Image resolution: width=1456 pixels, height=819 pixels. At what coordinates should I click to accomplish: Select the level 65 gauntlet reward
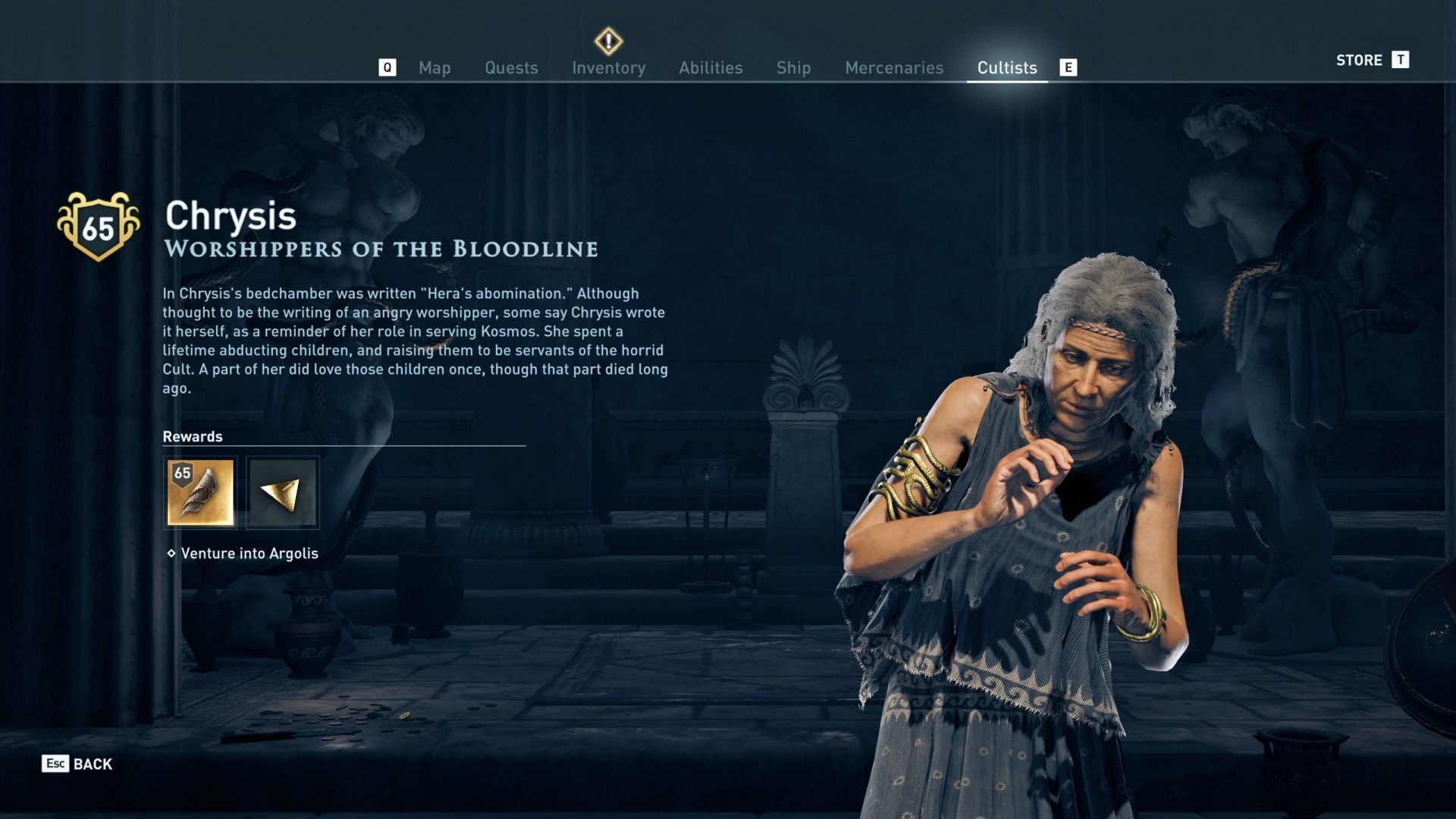pos(200,492)
